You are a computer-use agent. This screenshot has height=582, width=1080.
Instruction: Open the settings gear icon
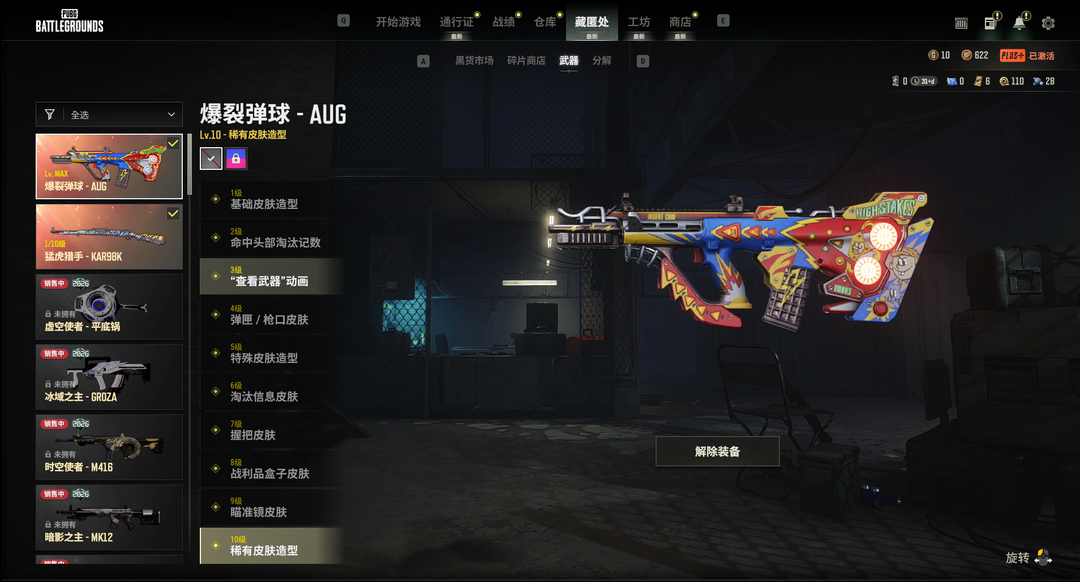pyautogui.click(x=1048, y=23)
